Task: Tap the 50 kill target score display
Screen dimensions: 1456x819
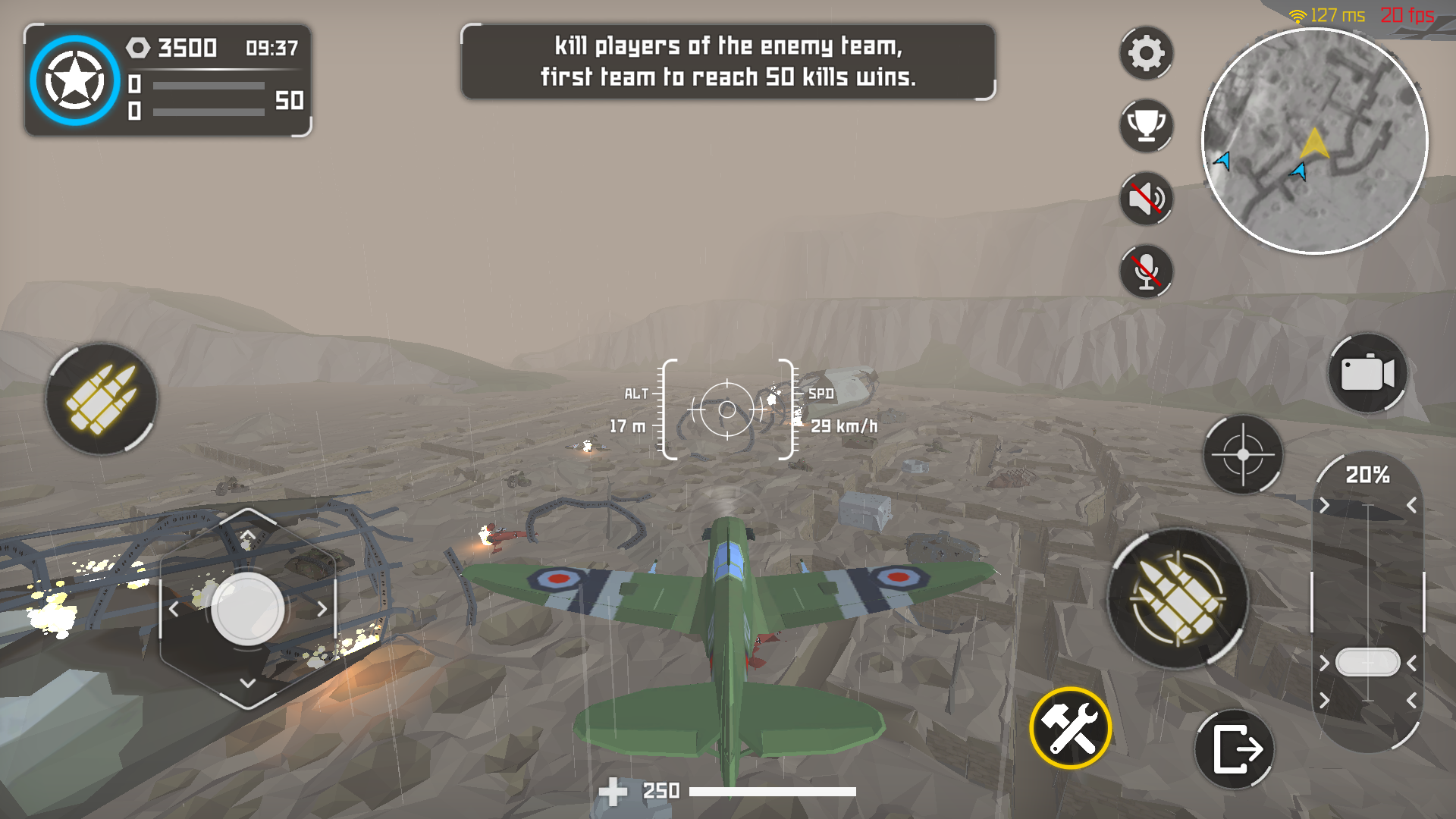Action: click(290, 100)
